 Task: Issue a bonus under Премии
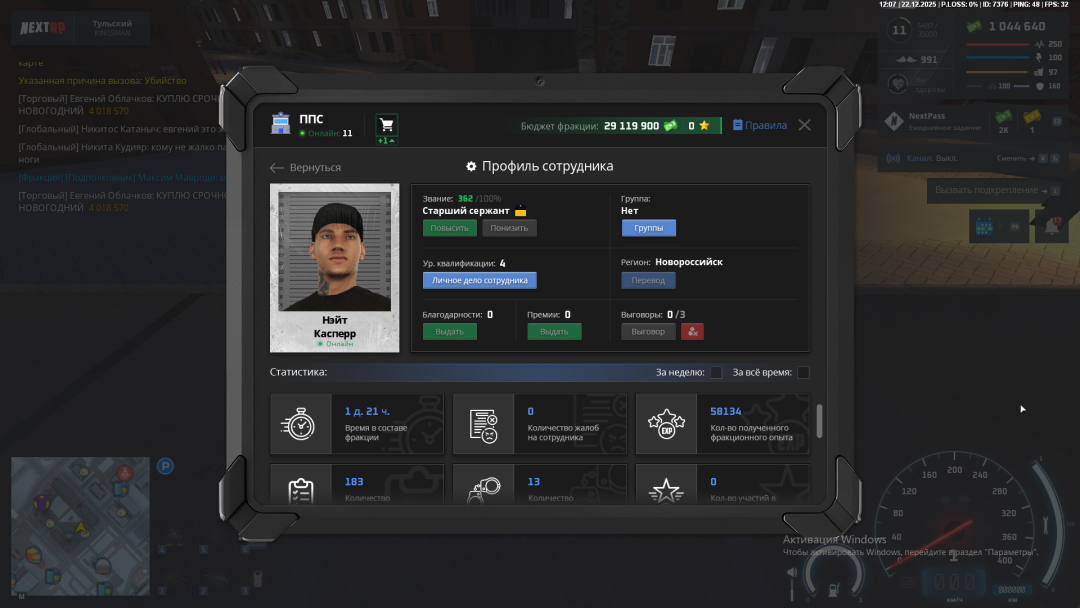[554, 331]
